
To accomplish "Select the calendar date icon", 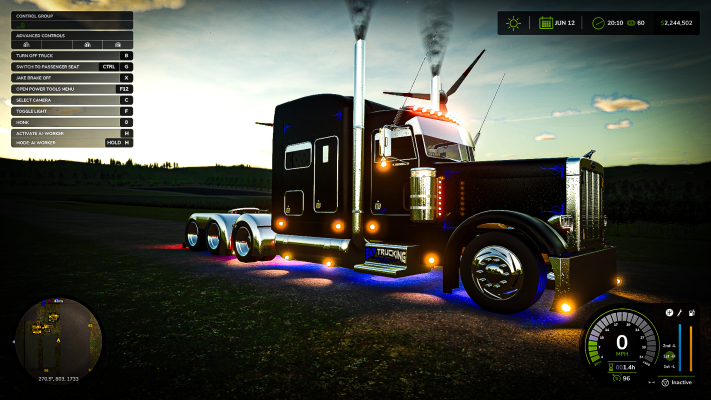I will pyautogui.click(x=546, y=23).
